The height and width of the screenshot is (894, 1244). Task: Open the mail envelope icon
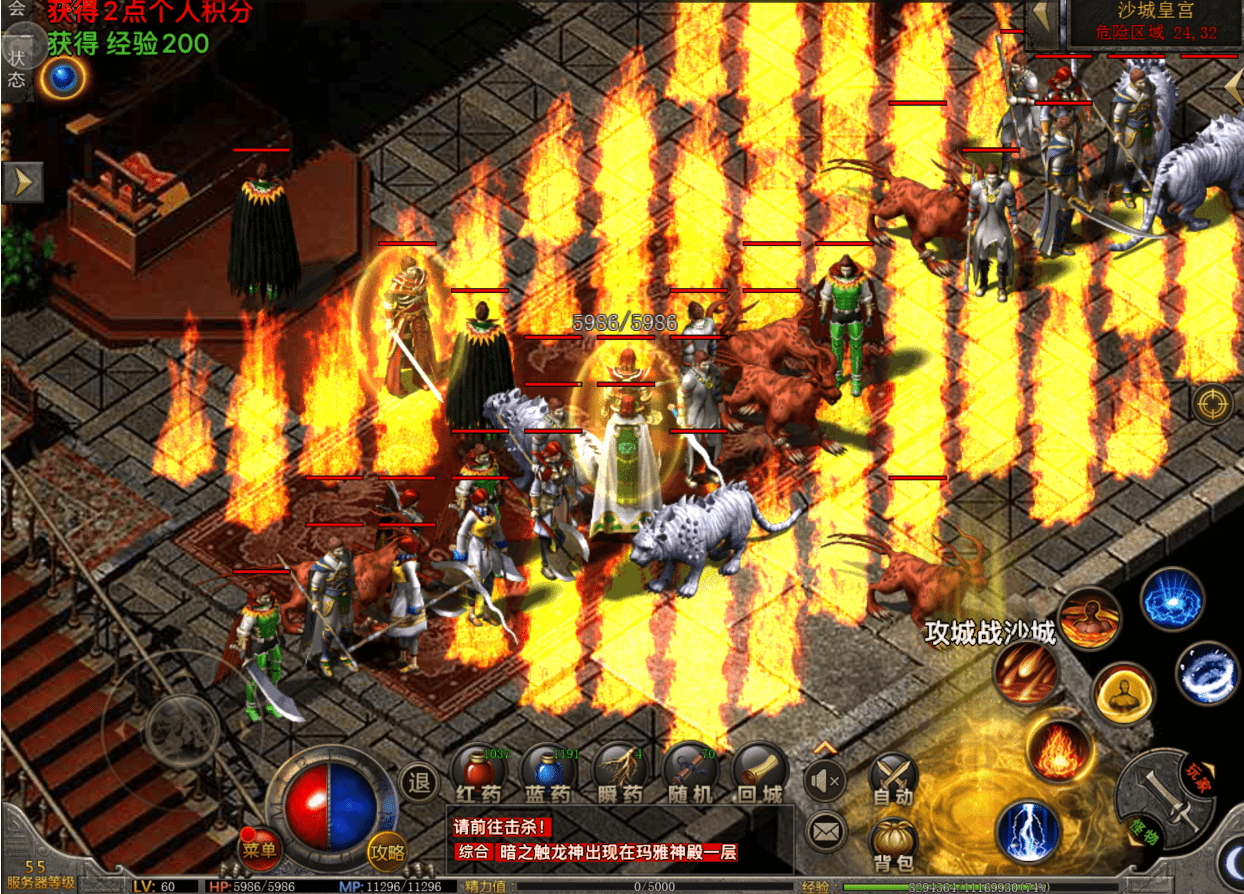(825, 830)
